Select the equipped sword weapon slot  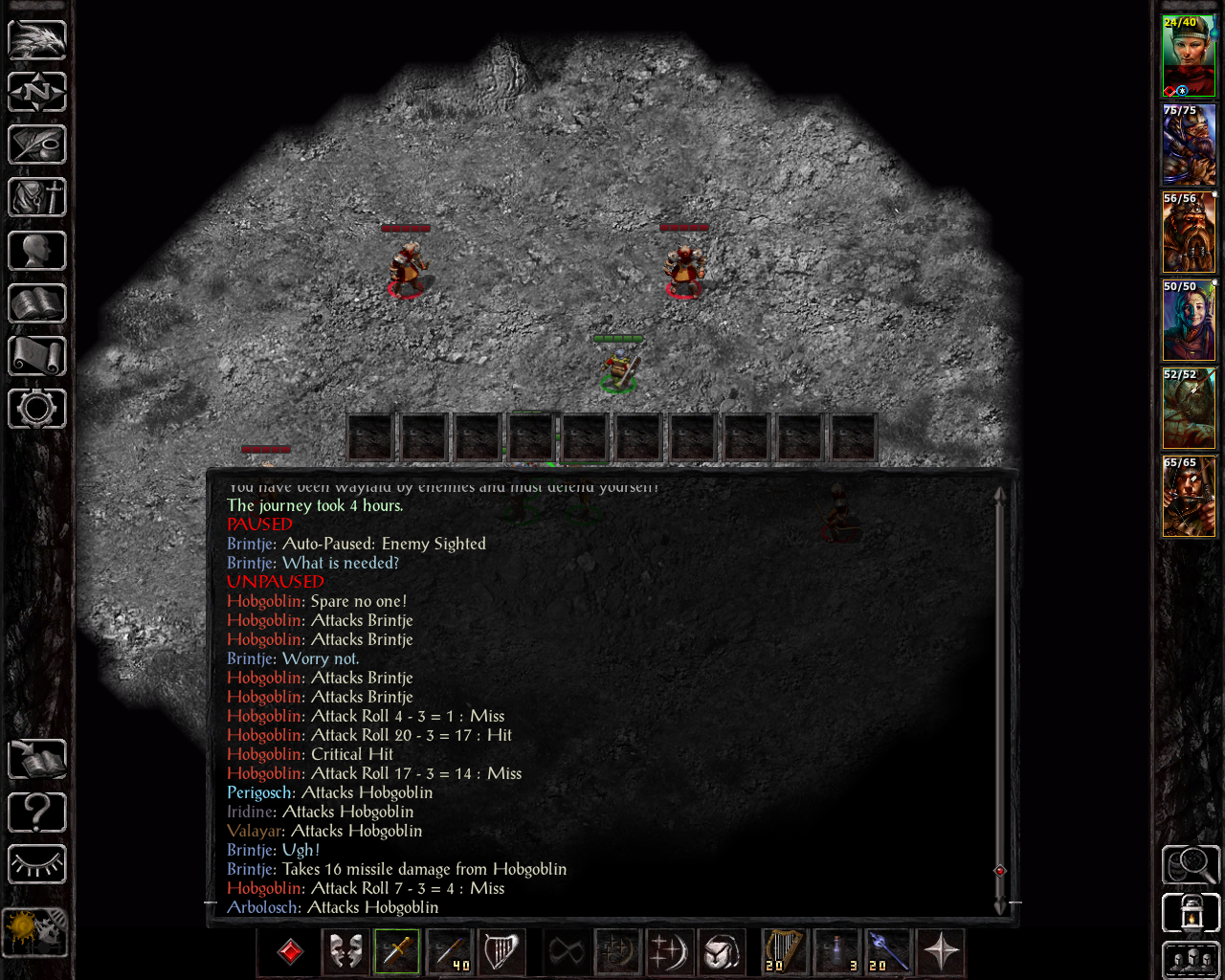(397, 951)
